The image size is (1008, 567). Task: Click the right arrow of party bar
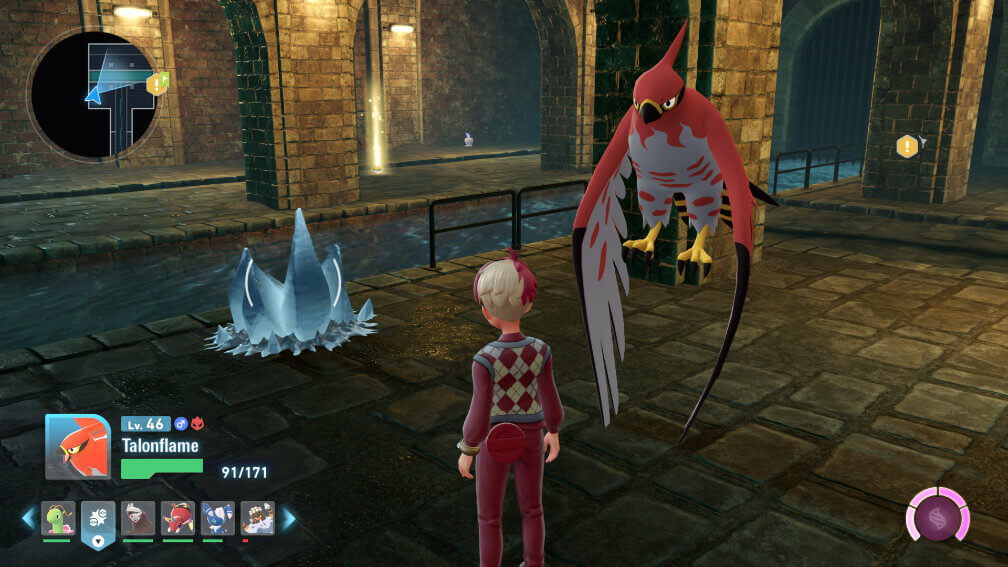tap(289, 518)
